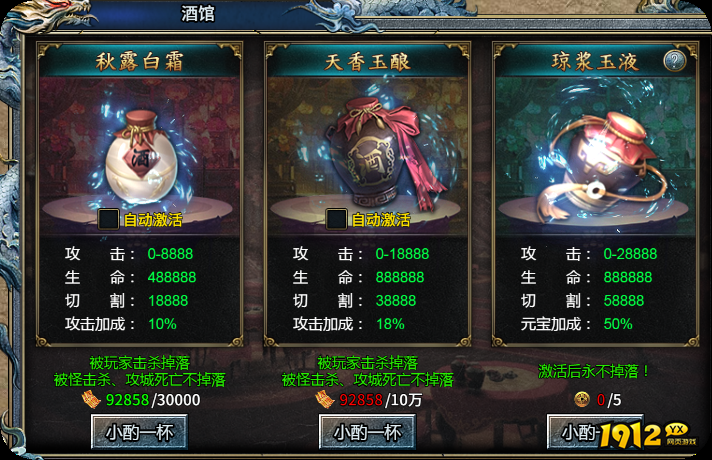Enable 自动激活 checkbox for 天香玉酿
Screen dimensions: 712x460
(x=336, y=219)
